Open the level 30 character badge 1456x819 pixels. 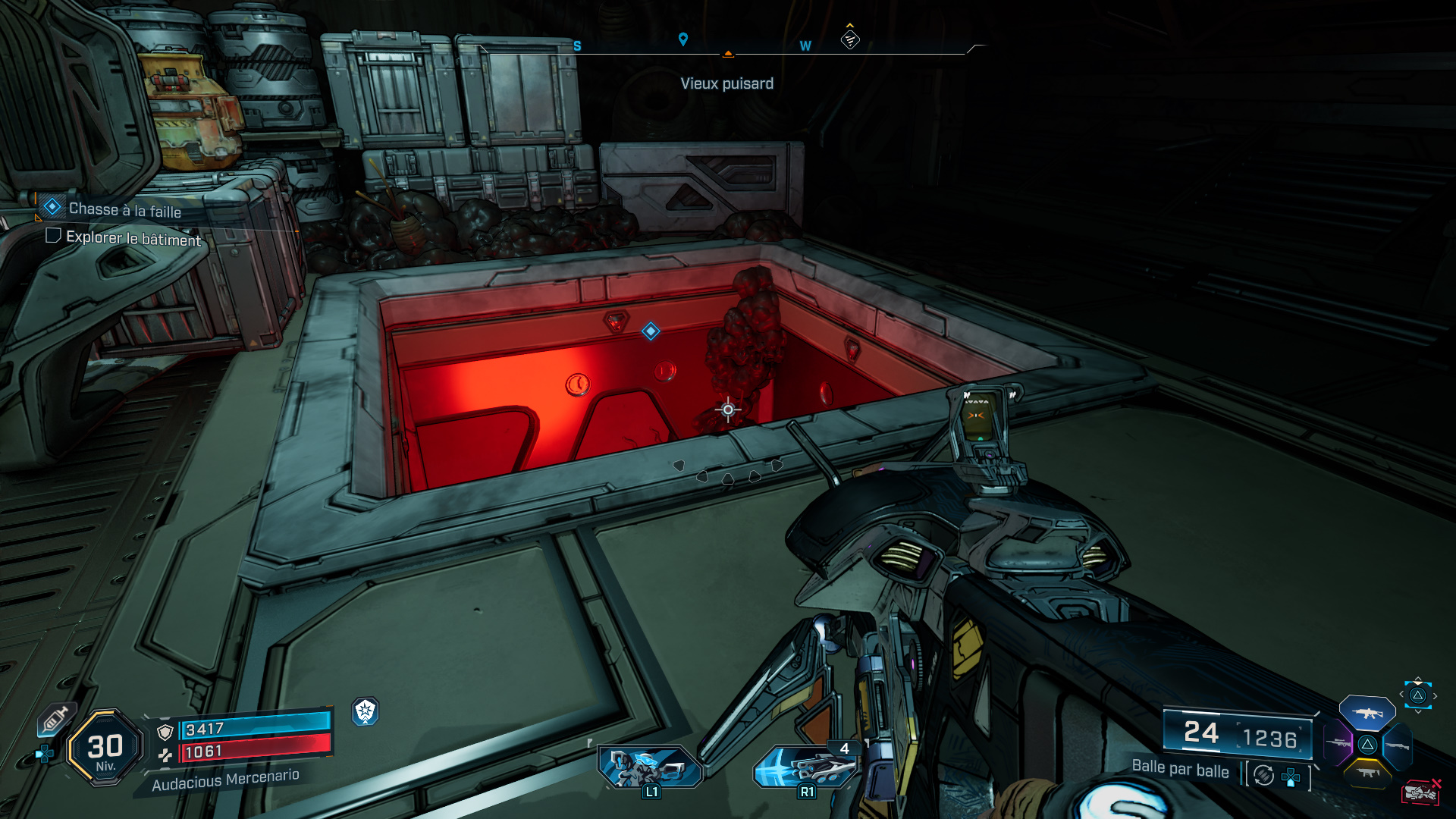coord(105,748)
